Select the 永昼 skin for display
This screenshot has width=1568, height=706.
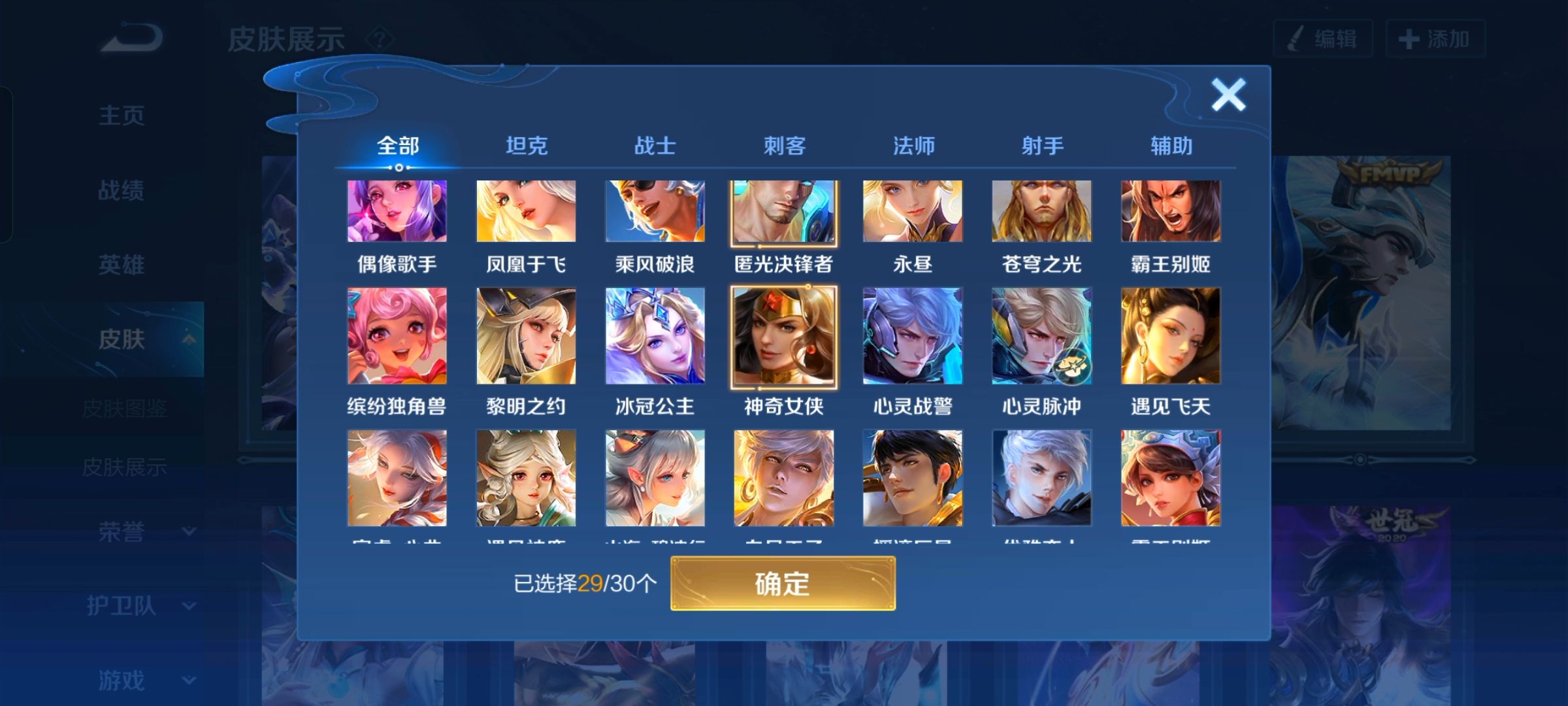click(912, 210)
